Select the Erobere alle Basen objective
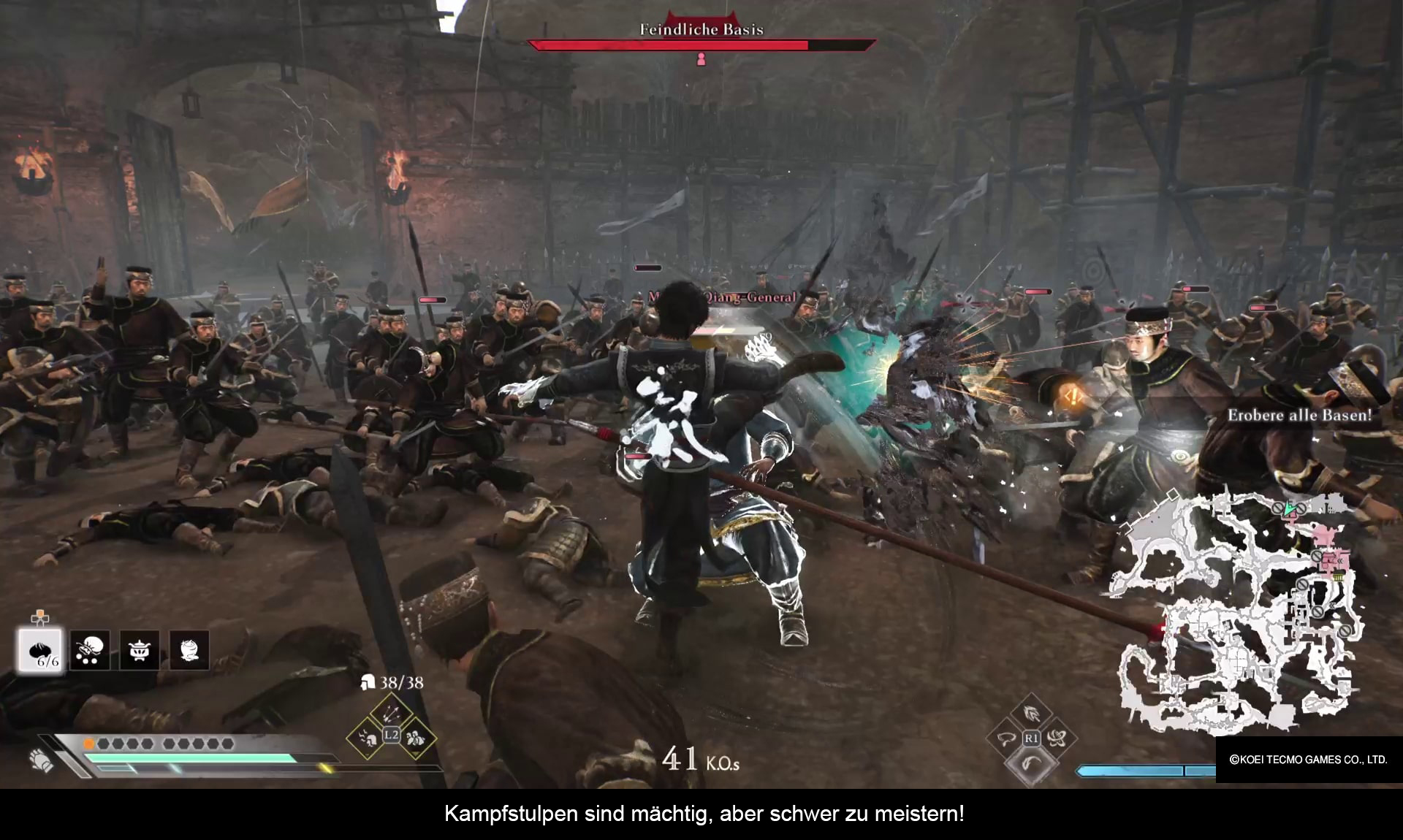The image size is (1403, 840). [1299, 416]
